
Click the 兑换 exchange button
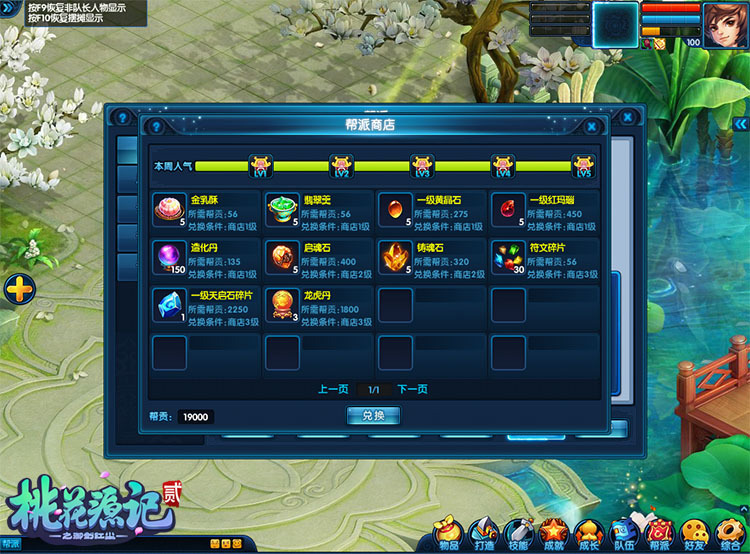pyautogui.click(x=373, y=416)
